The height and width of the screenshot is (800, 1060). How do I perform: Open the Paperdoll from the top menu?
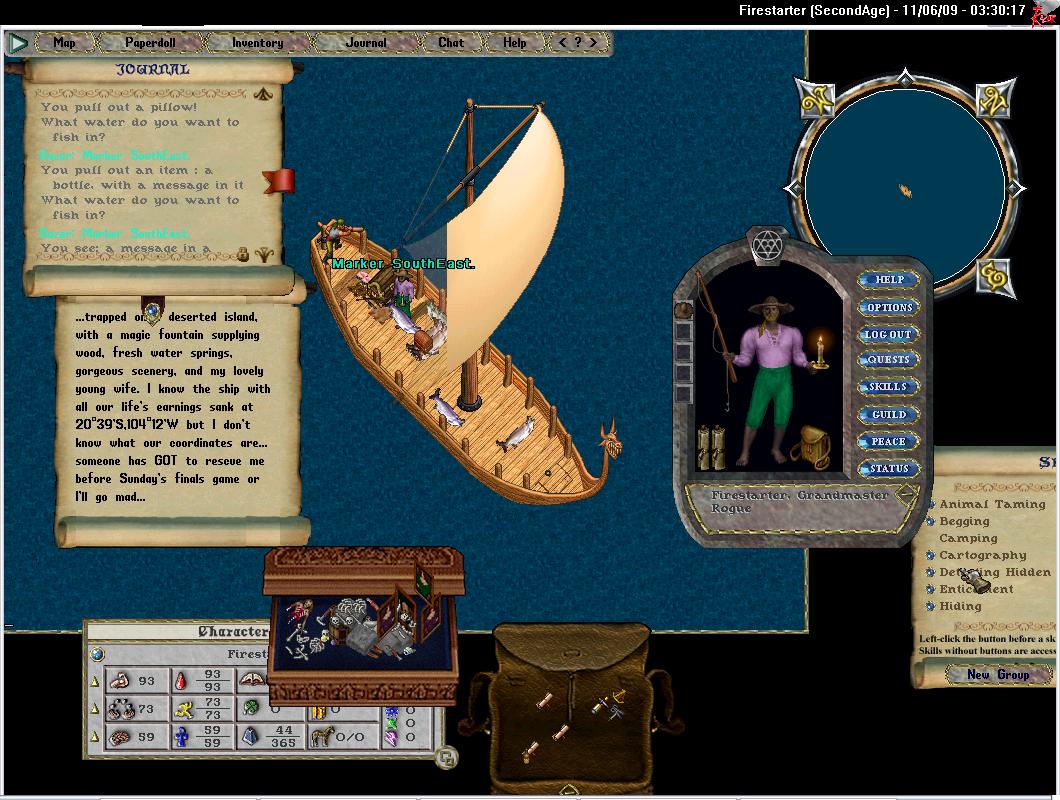(x=148, y=43)
